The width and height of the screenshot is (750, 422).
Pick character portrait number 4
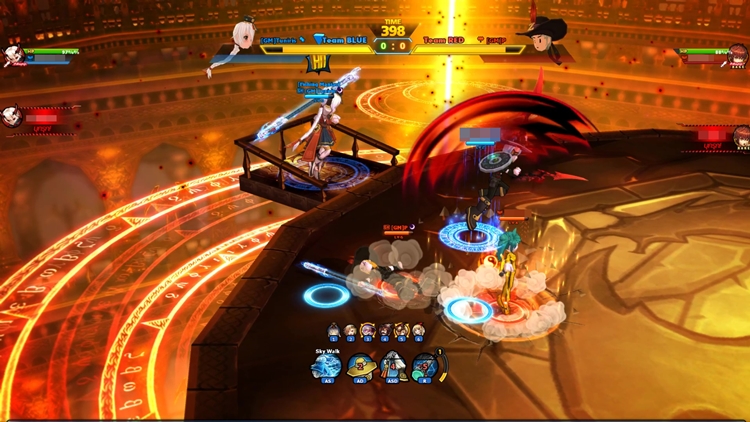click(x=385, y=331)
